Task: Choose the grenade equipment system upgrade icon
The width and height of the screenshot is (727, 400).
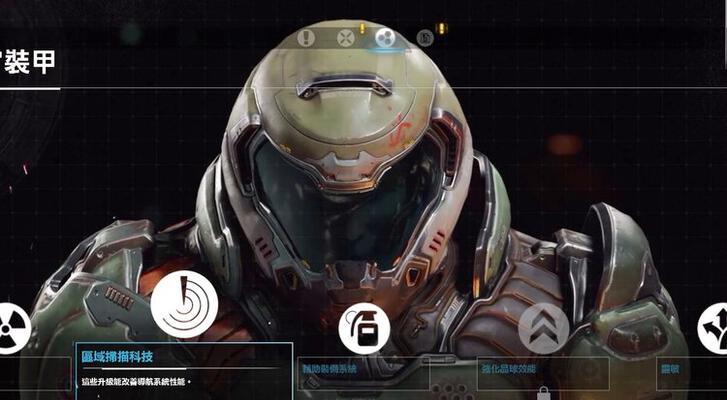Action: (364, 328)
